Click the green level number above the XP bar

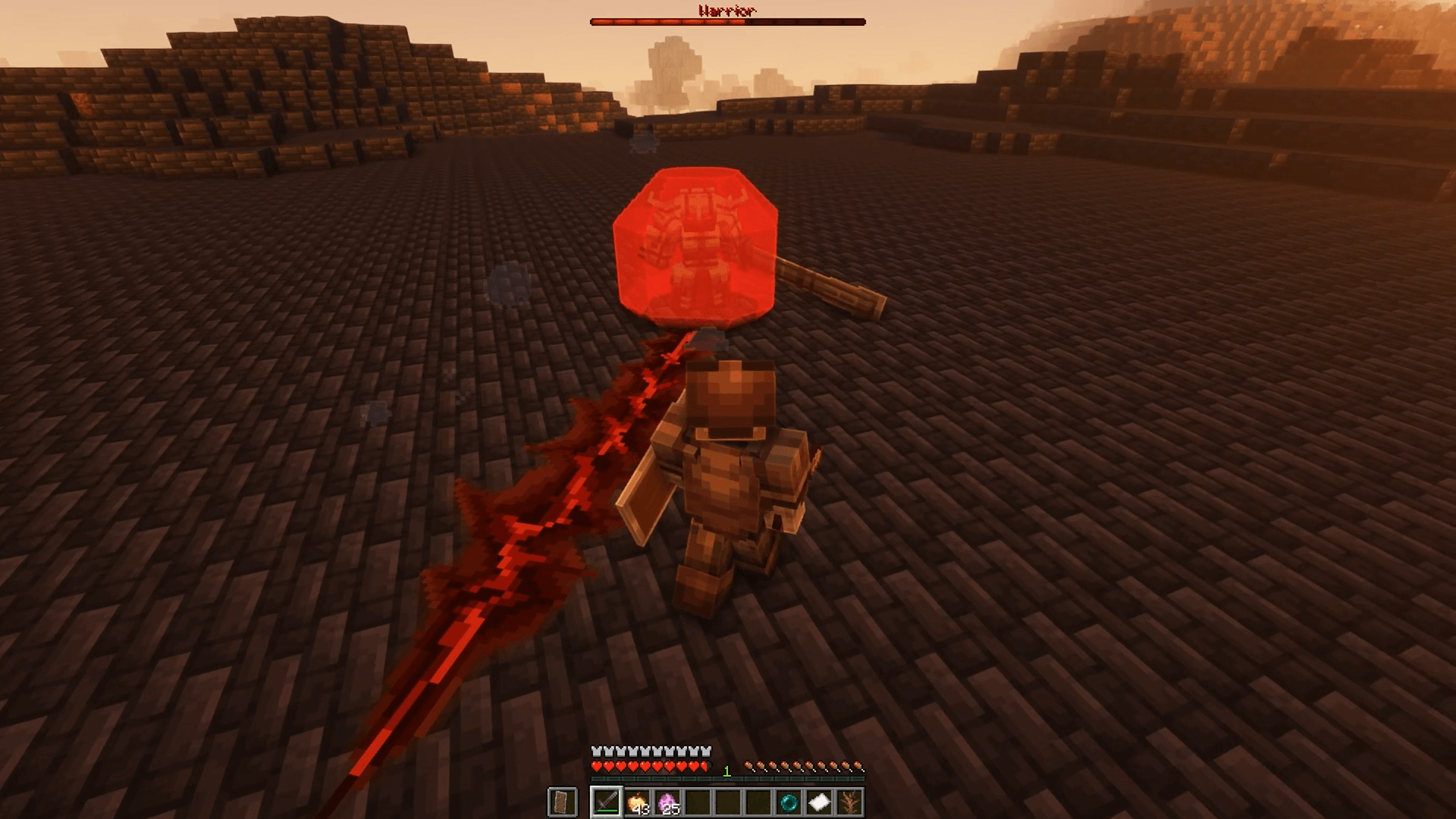pos(726,770)
